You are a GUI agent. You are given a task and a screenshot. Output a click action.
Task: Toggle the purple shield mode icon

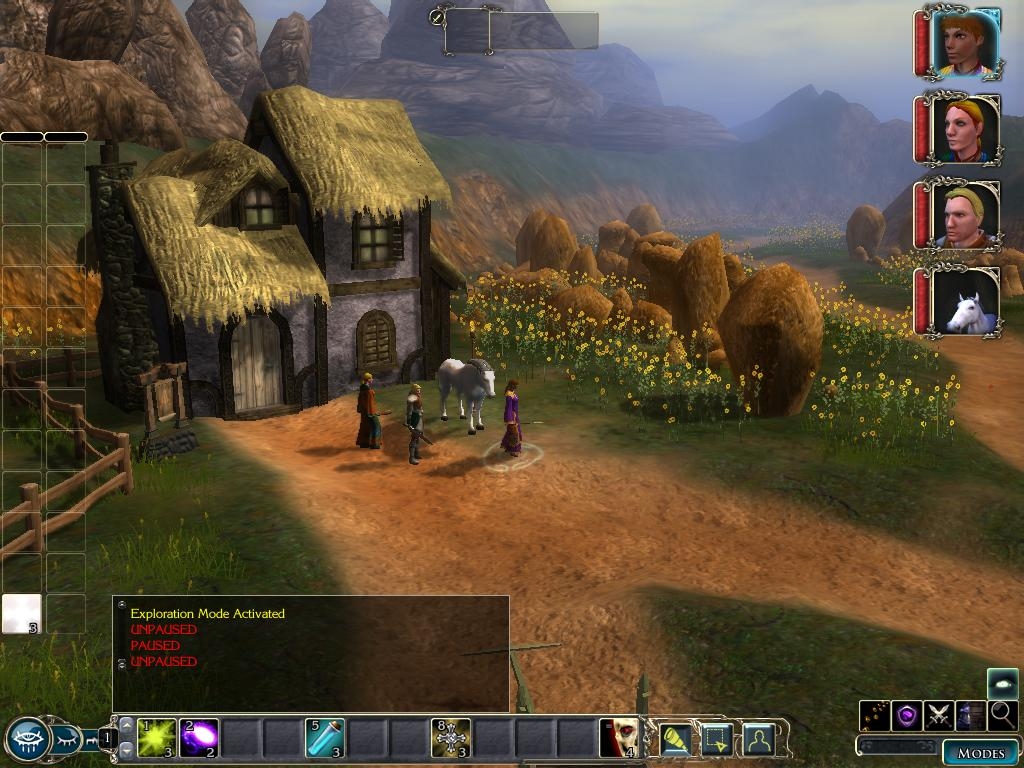tap(907, 715)
